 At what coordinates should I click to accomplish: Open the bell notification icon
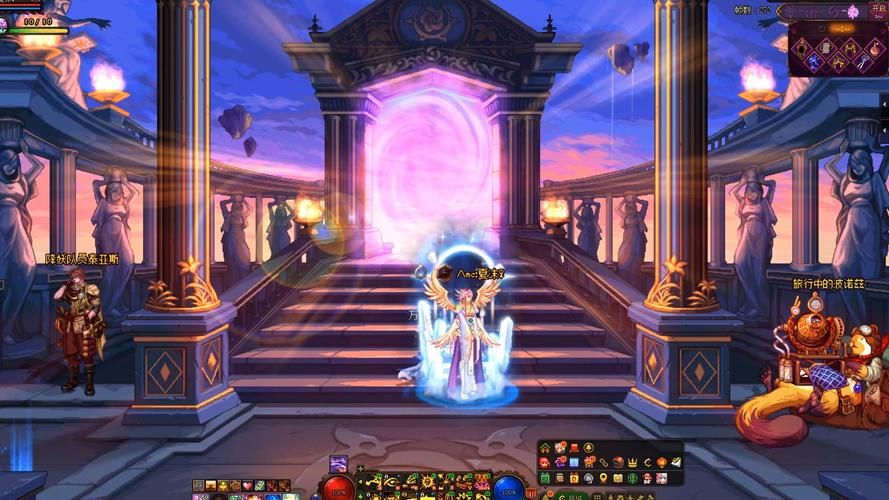click(588, 448)
